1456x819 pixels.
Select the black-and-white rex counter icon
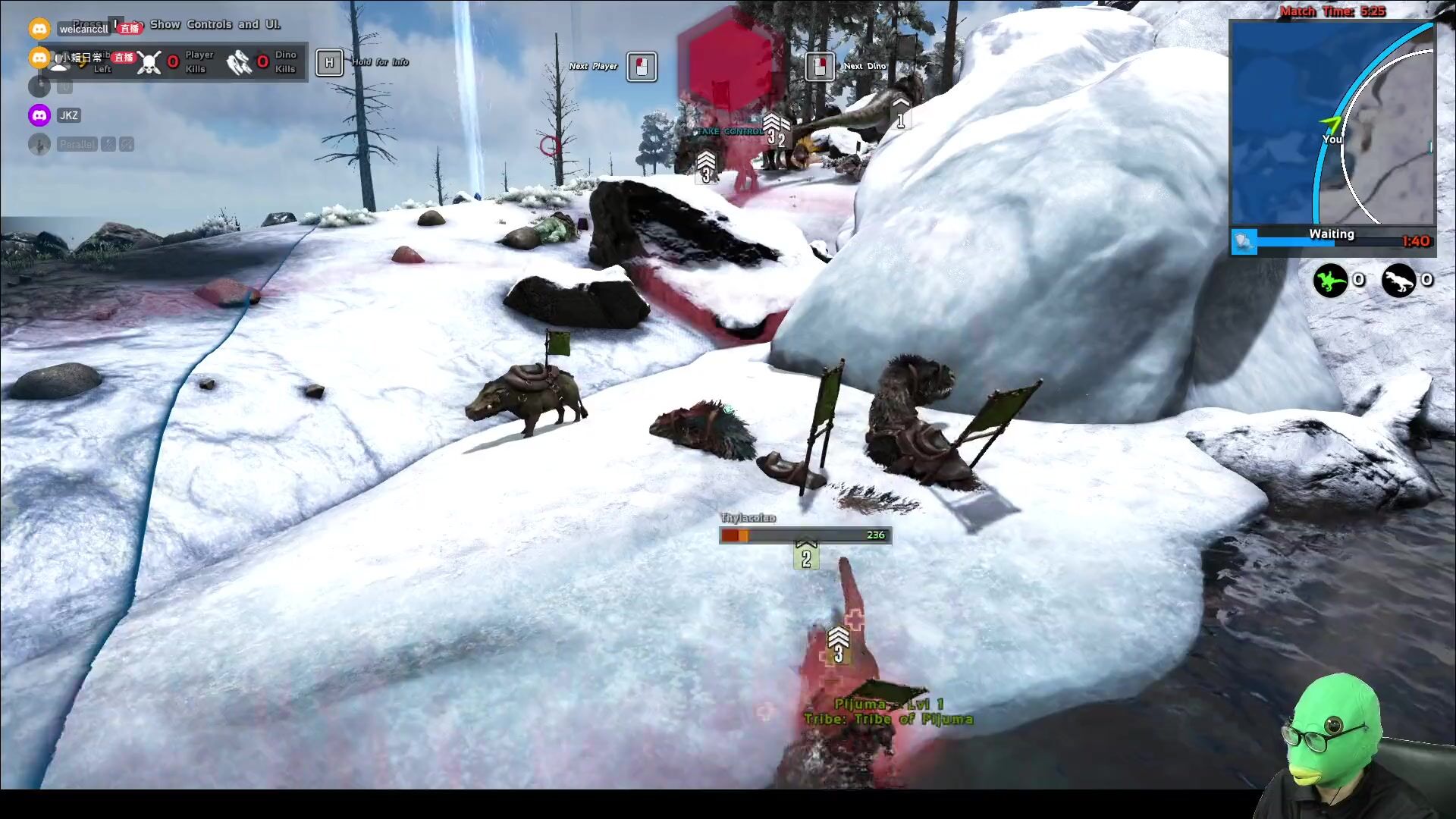1398,281
